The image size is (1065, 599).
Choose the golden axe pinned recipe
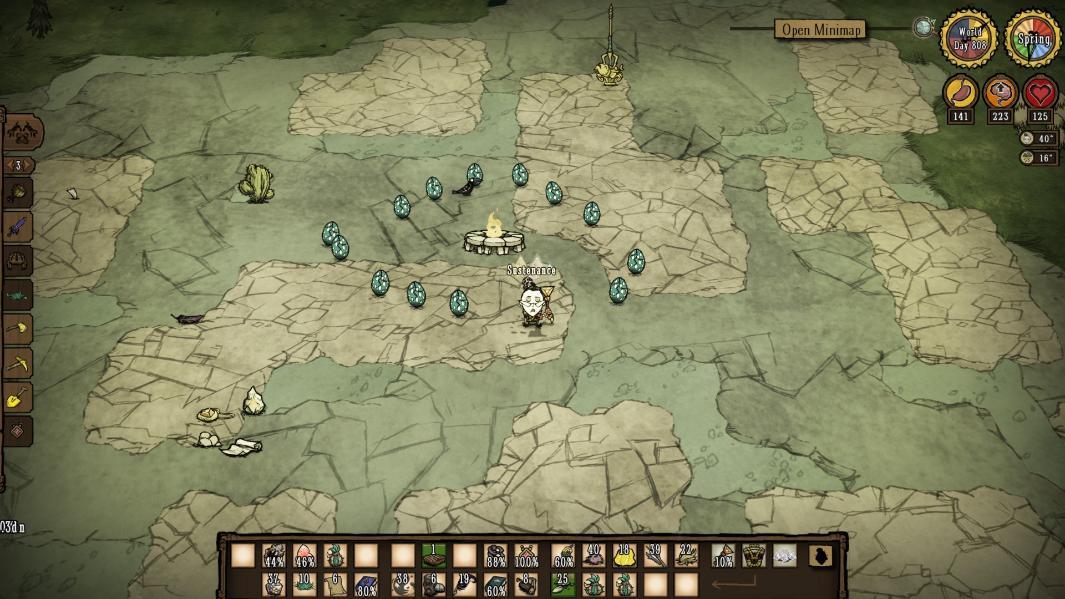point(19,328)
